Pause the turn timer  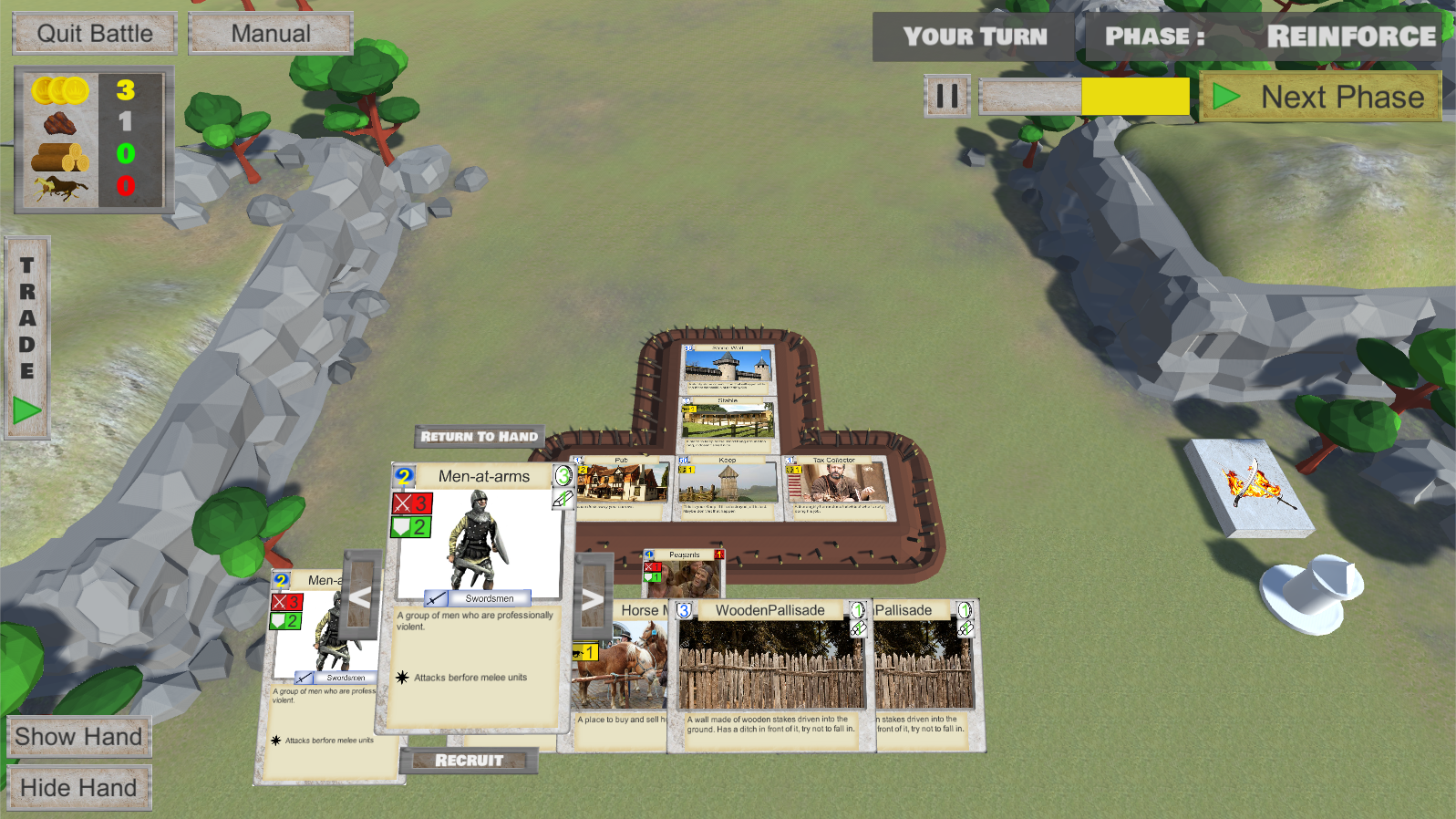point(947,96)
